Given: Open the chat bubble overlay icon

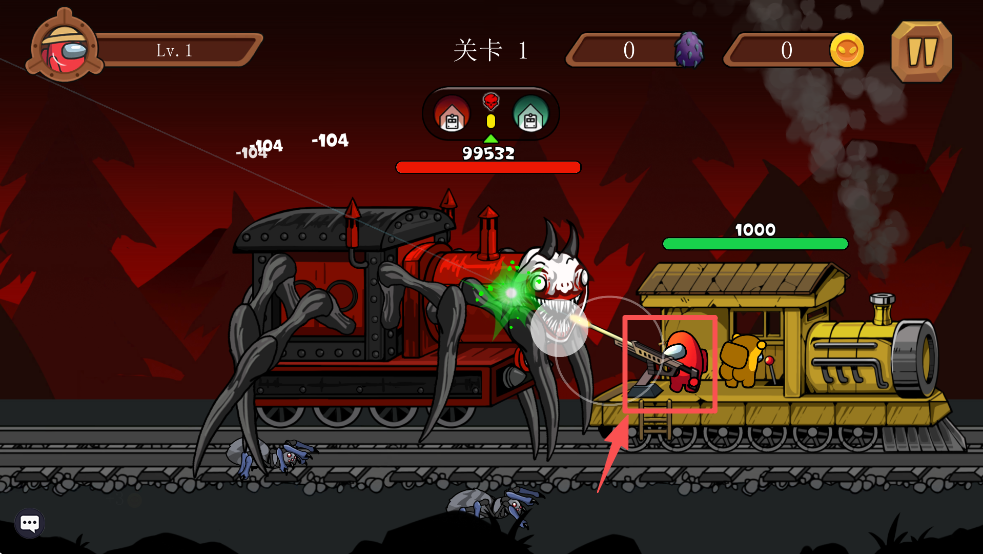Looking at the screenshot, I should tap(30, 523).
